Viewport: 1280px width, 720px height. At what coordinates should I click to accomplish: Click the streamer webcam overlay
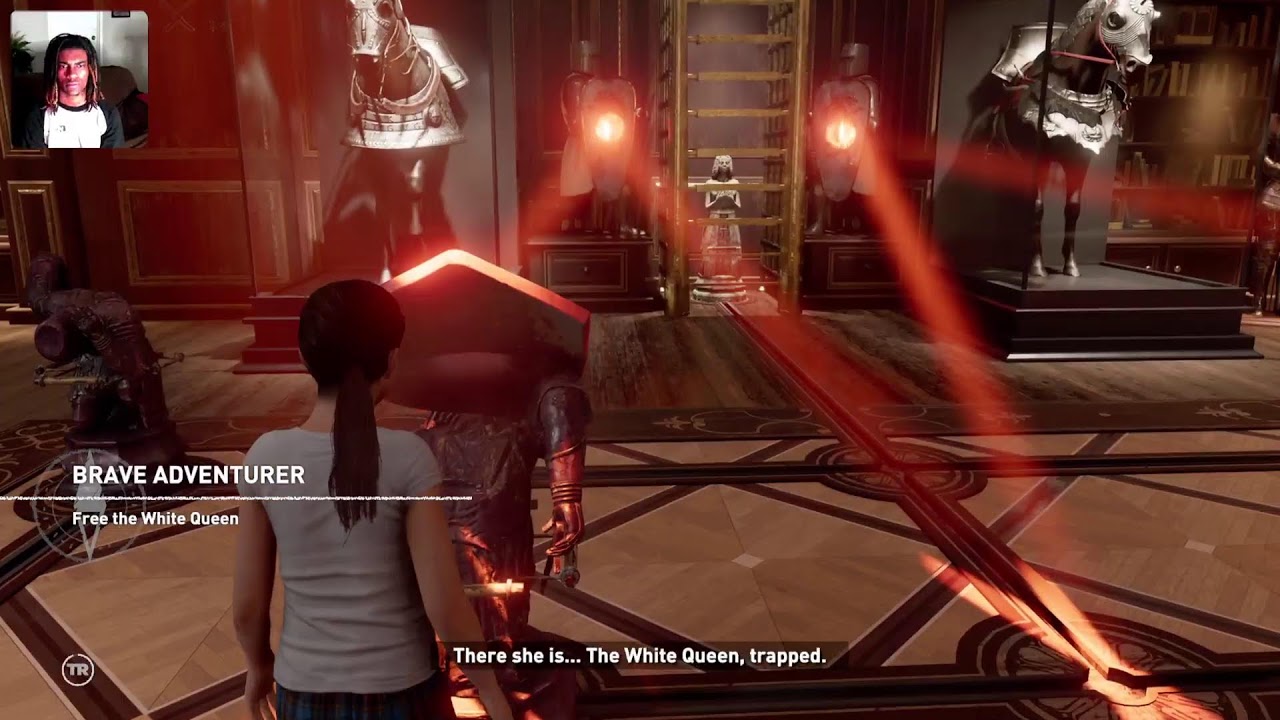[79, 80]
